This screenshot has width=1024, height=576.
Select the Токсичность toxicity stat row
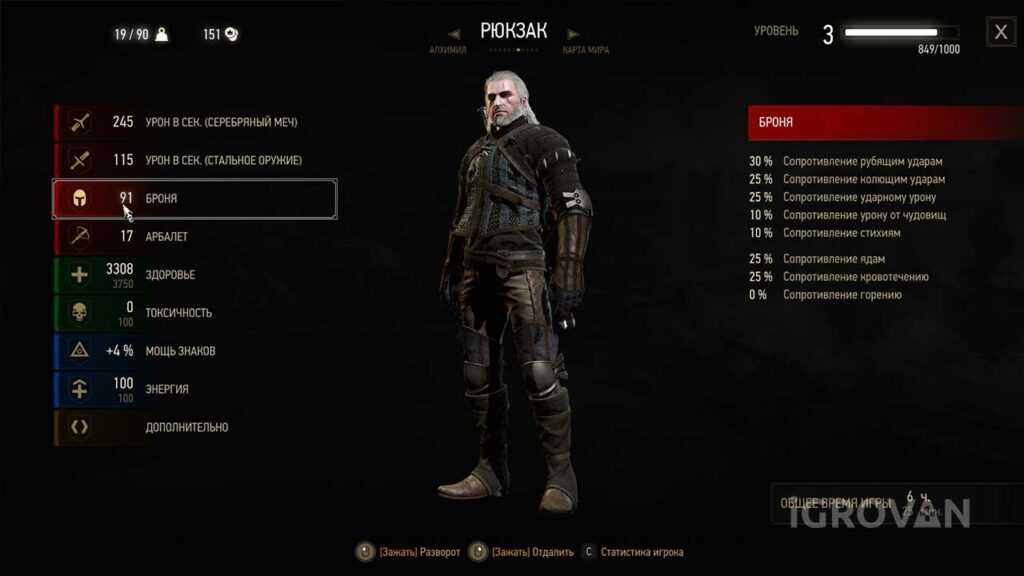[195, 313]
